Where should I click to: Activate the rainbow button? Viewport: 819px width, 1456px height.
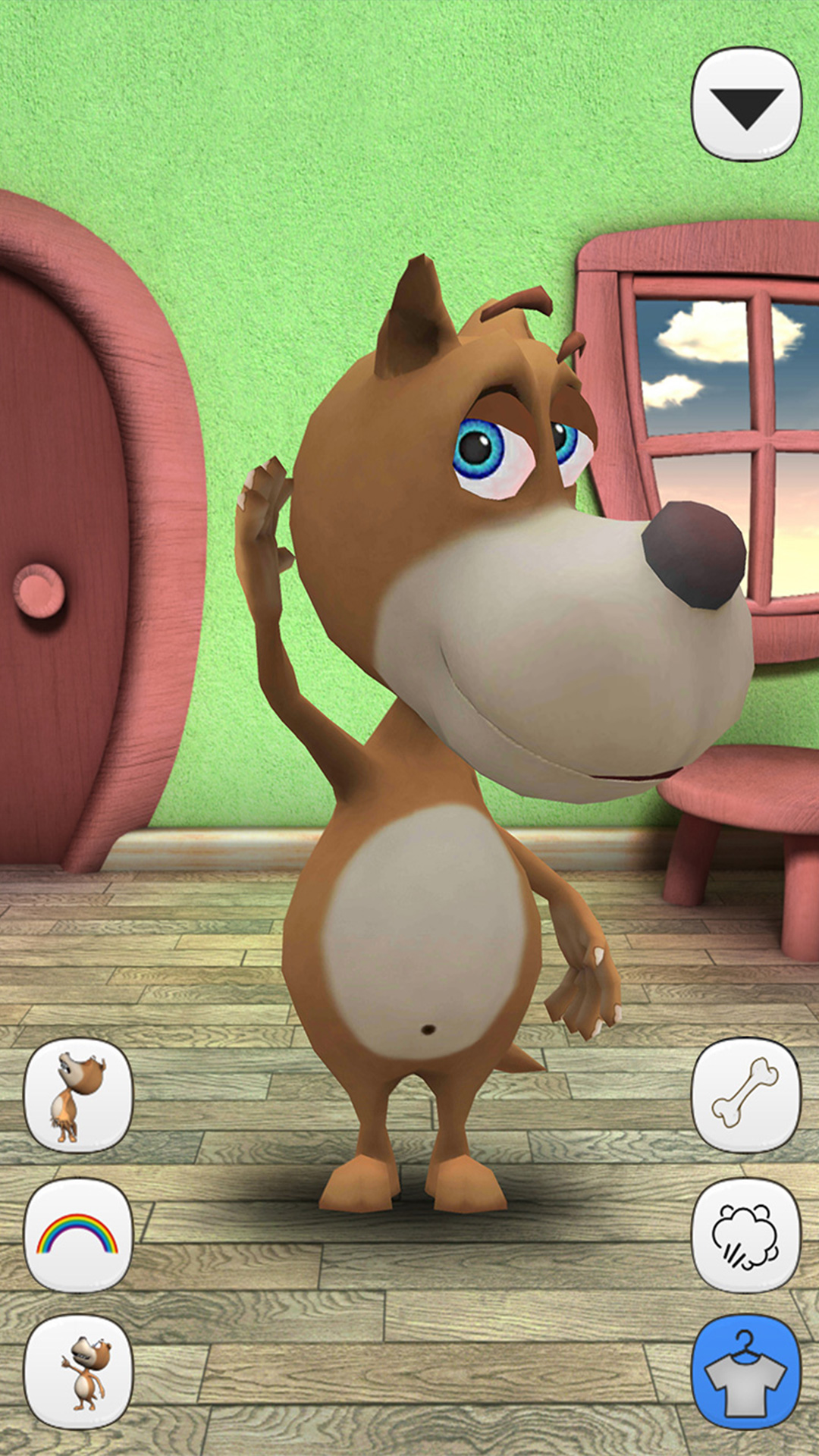pos(78,1235)
